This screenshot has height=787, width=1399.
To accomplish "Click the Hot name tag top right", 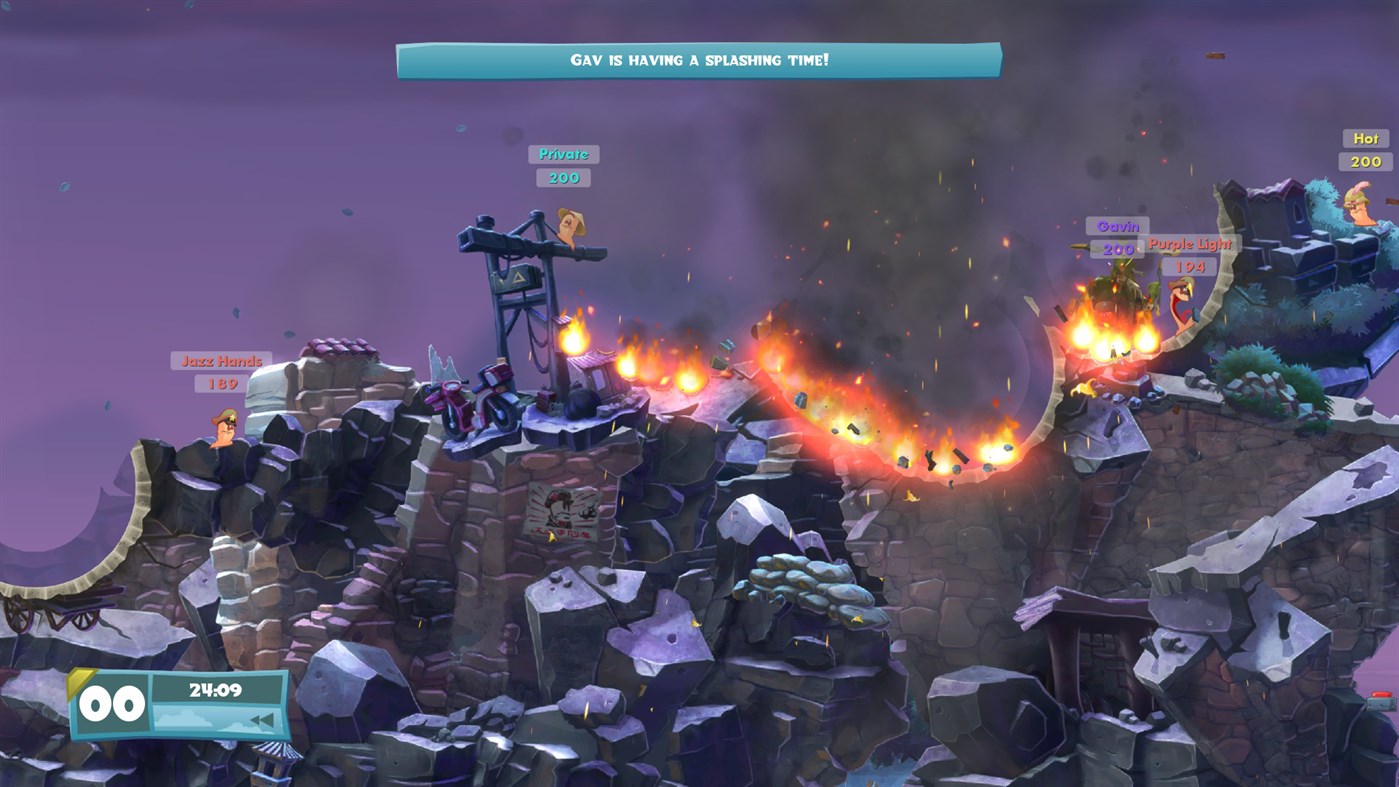I will (1364, 138).
